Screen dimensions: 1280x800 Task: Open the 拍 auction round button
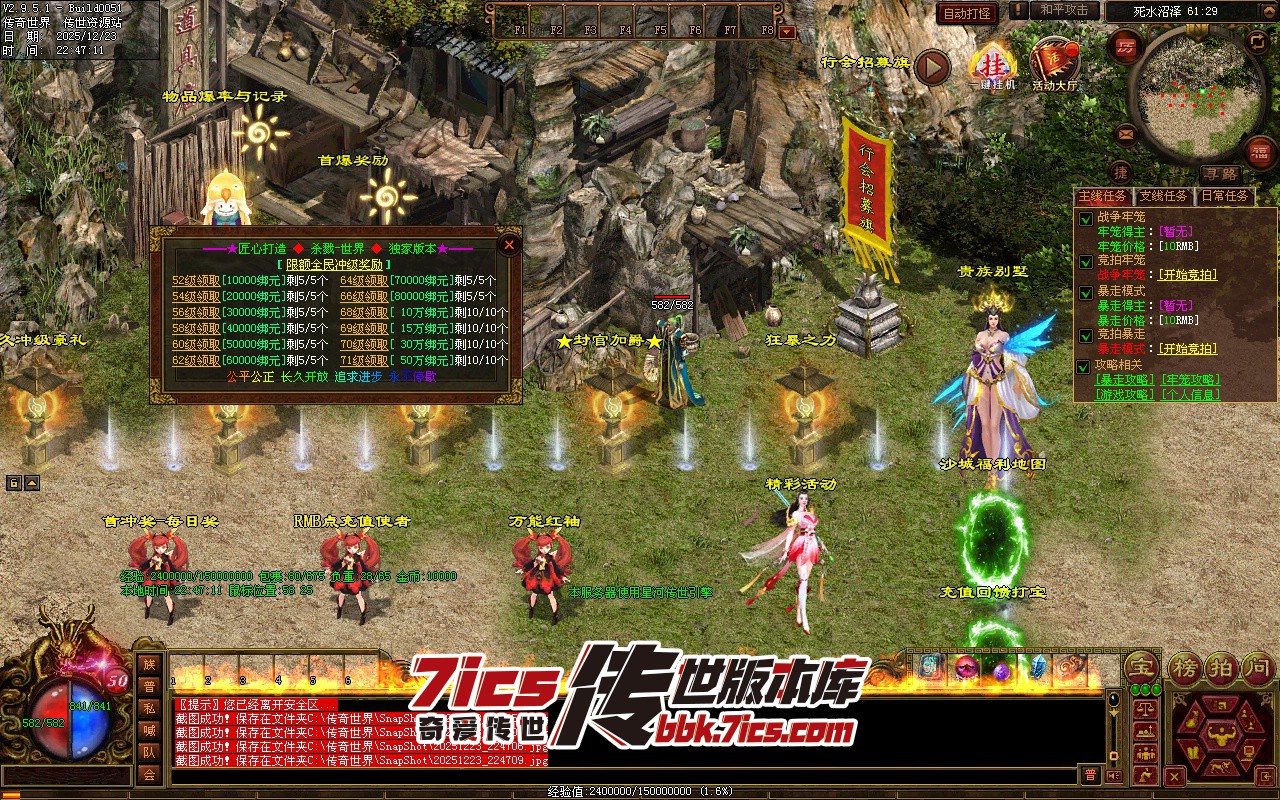(x=1222, y=666)
